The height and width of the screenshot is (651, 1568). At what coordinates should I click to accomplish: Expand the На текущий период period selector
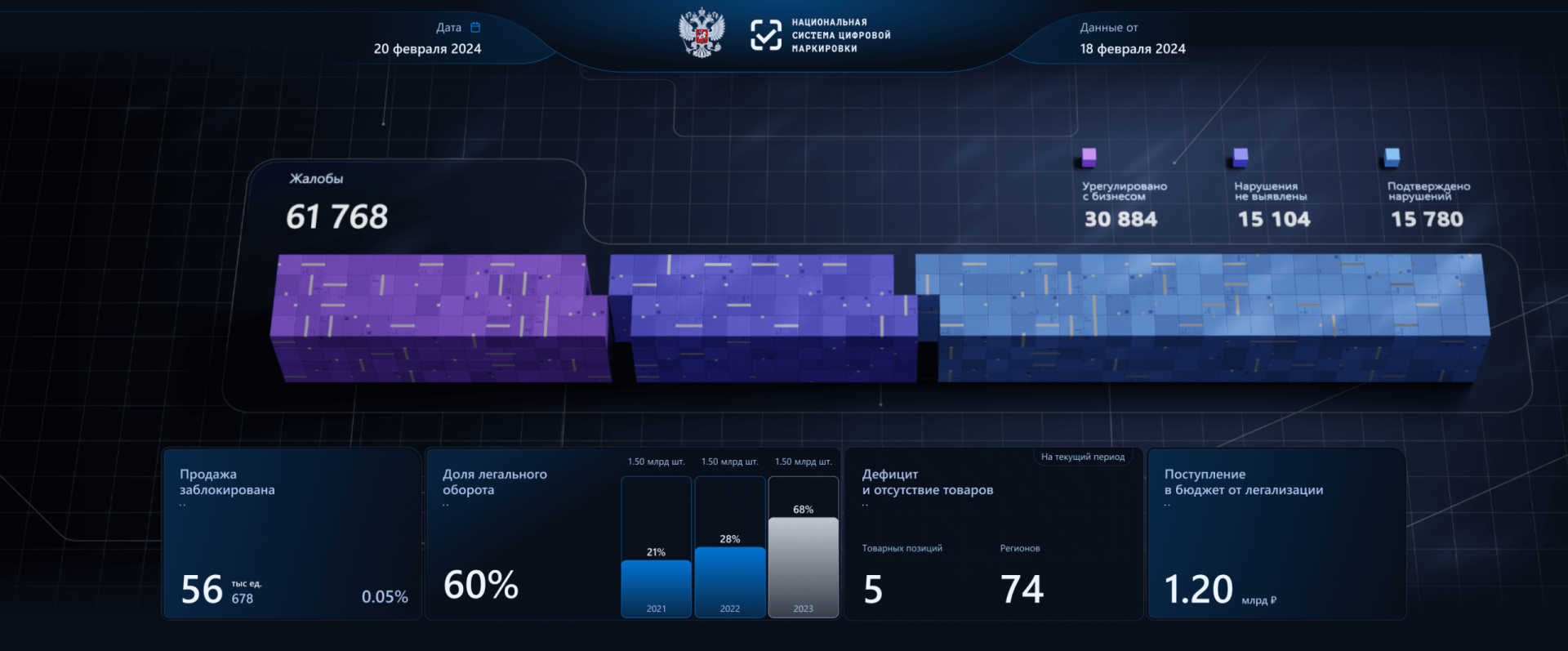1084,457
